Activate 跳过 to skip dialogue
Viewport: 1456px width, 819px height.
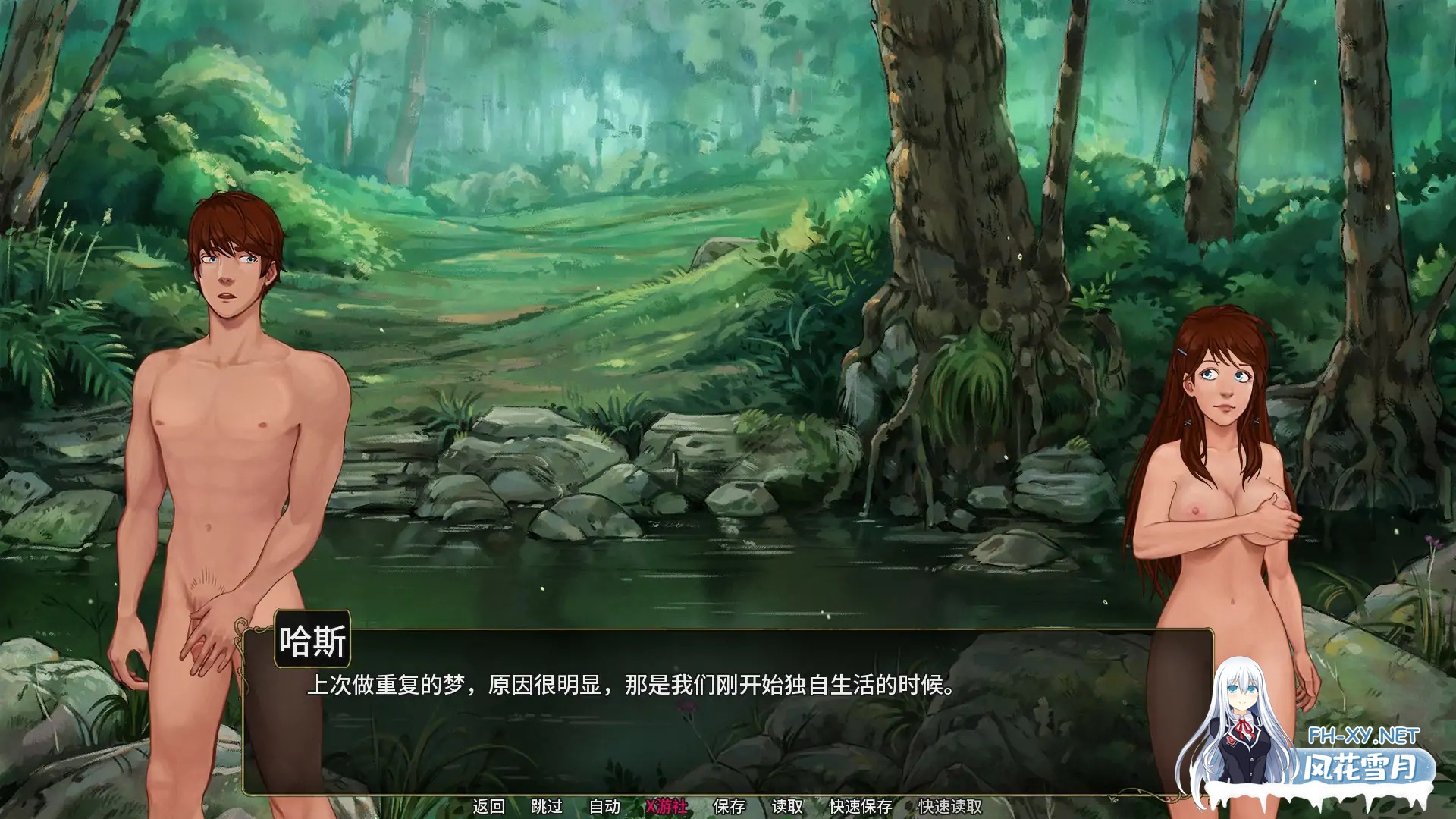point(548,806)
